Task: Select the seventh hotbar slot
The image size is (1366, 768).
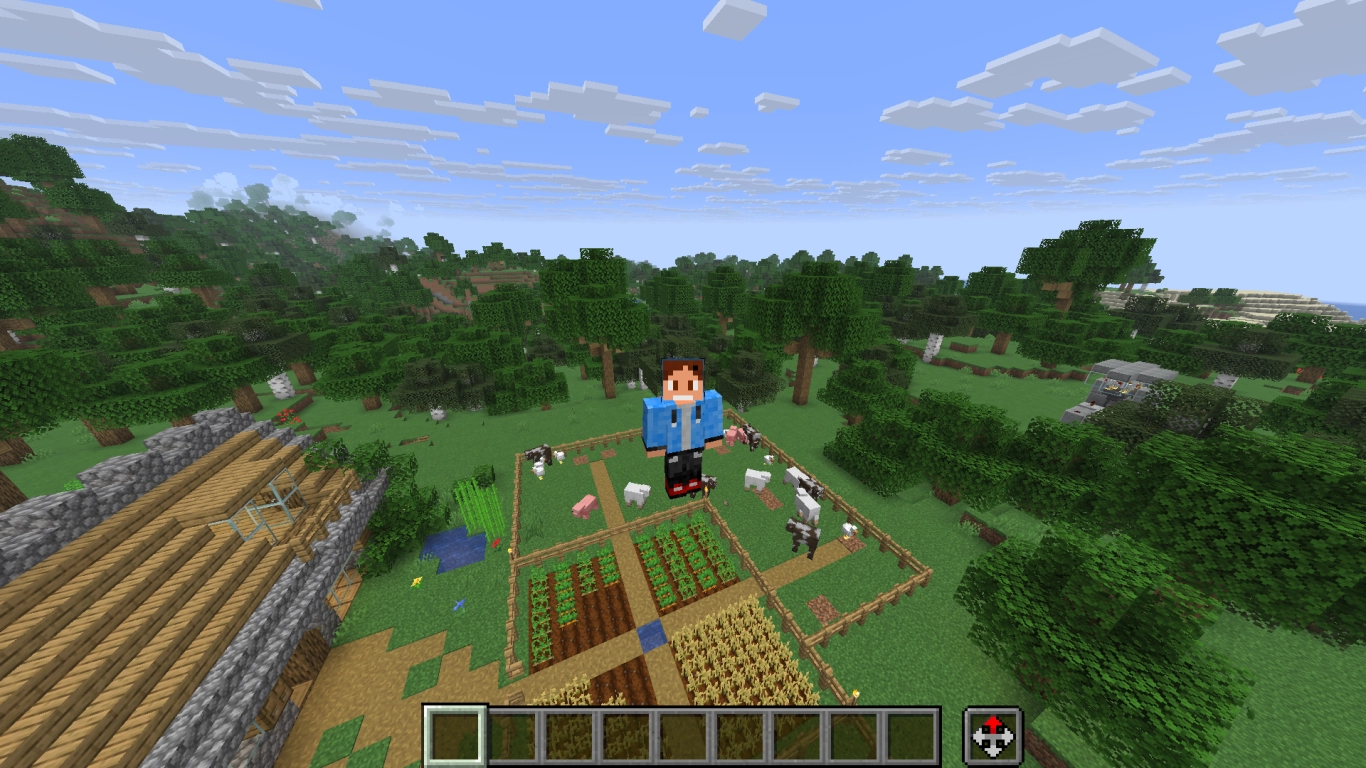Action: 795,735
